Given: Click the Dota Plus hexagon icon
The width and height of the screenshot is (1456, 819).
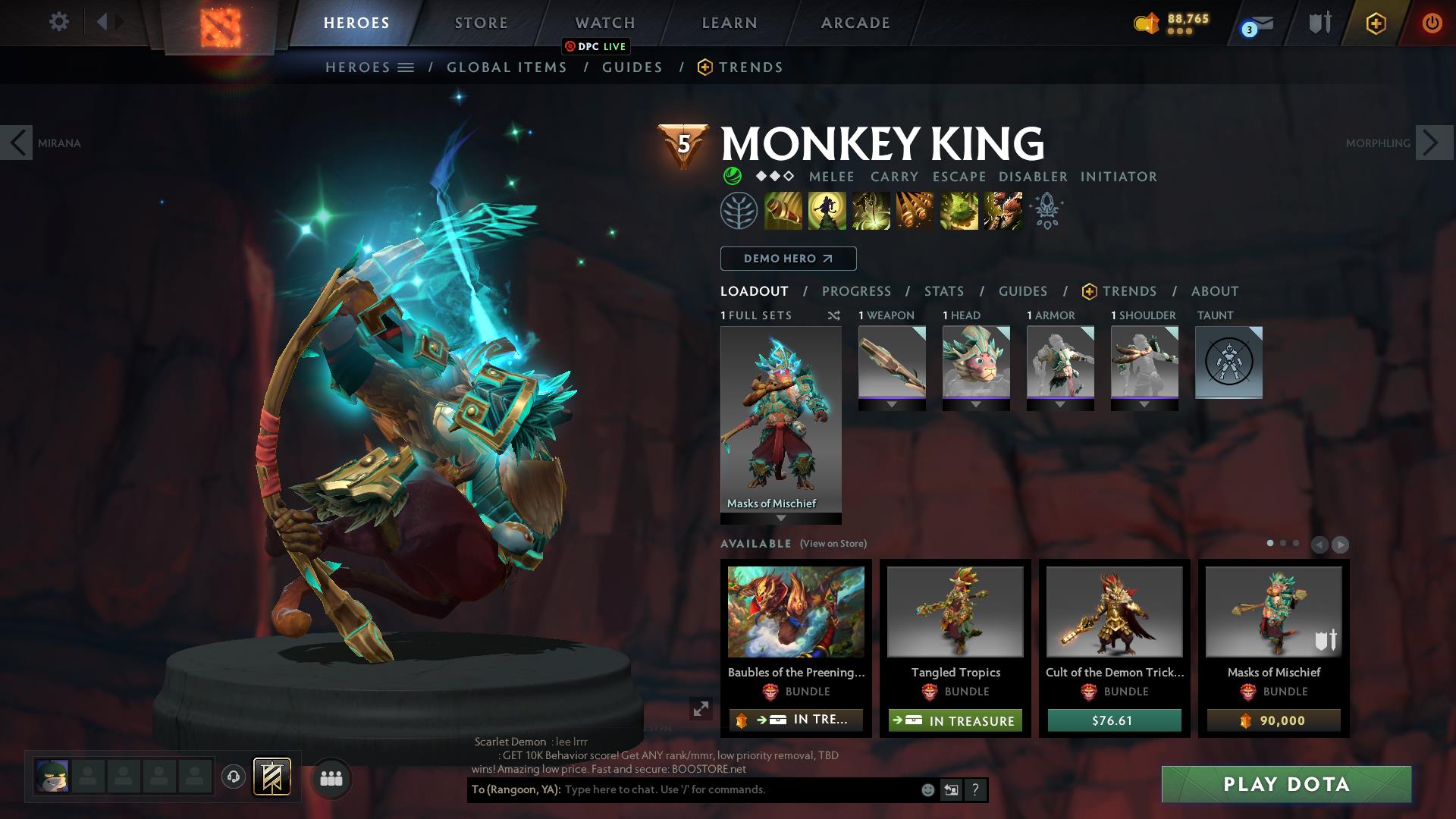Looking at the screenshot, I should [1376, 22].
